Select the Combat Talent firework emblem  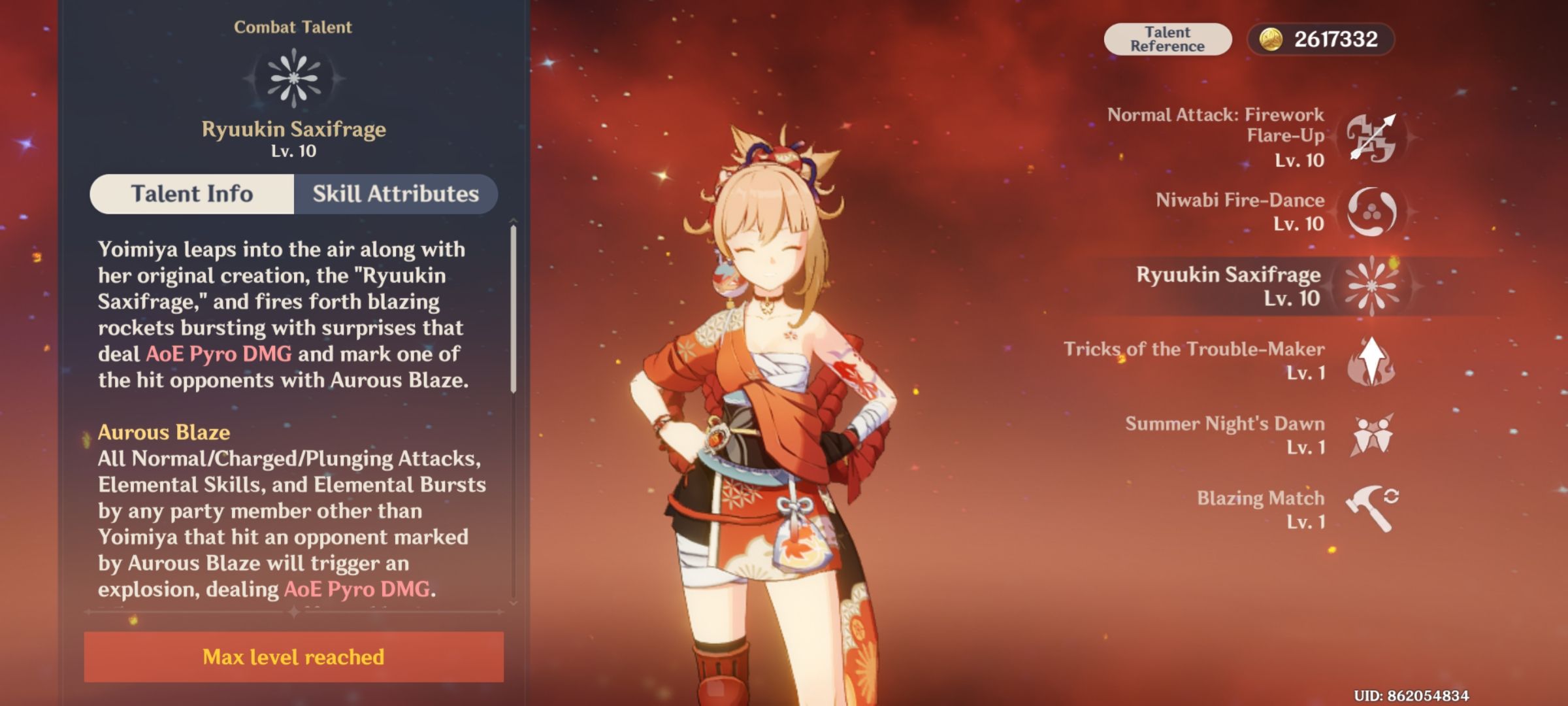tap(294, 80)
